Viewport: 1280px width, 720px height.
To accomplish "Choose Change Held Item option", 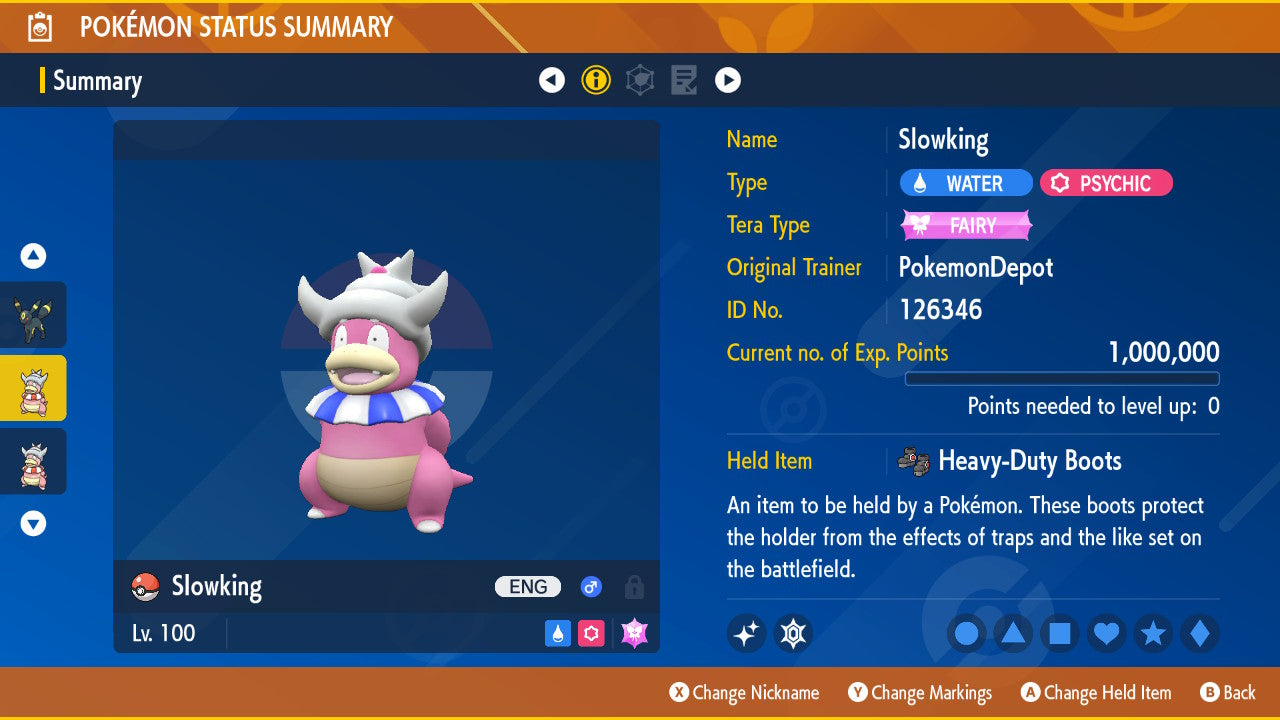I will [x=1095, y=692].
